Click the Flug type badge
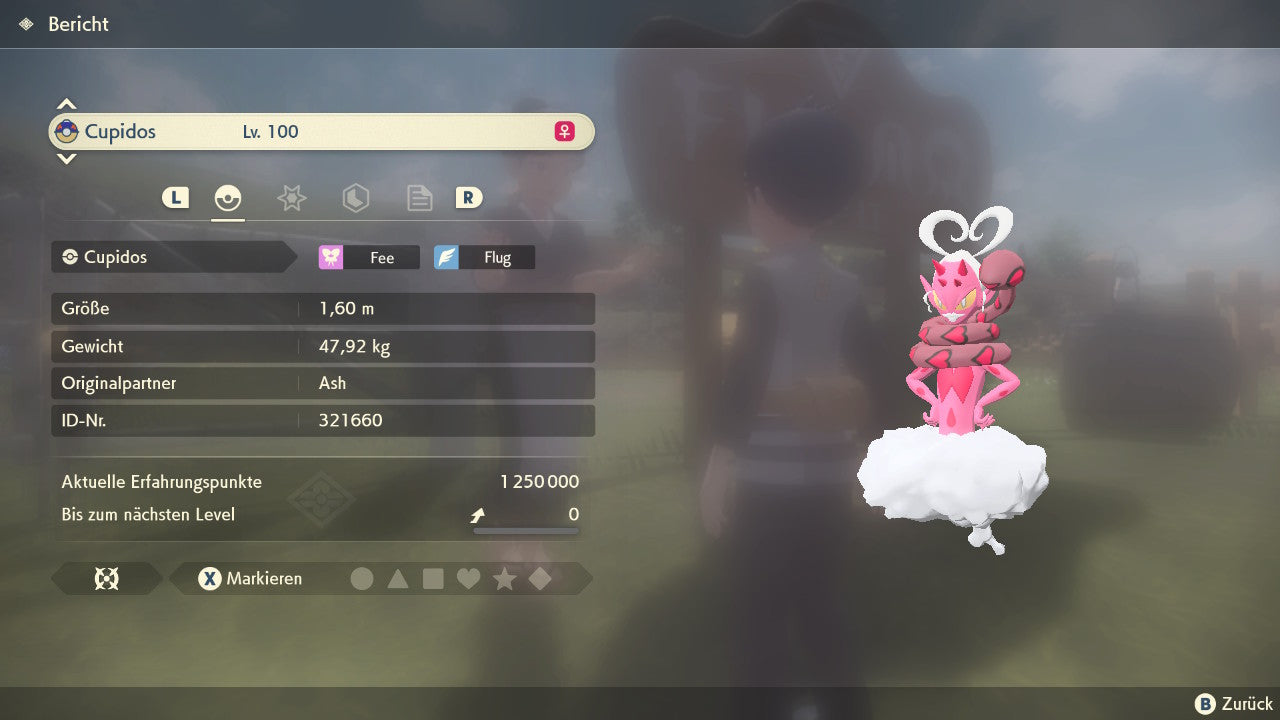1280x720 pixels. click(x=484, y=257)
